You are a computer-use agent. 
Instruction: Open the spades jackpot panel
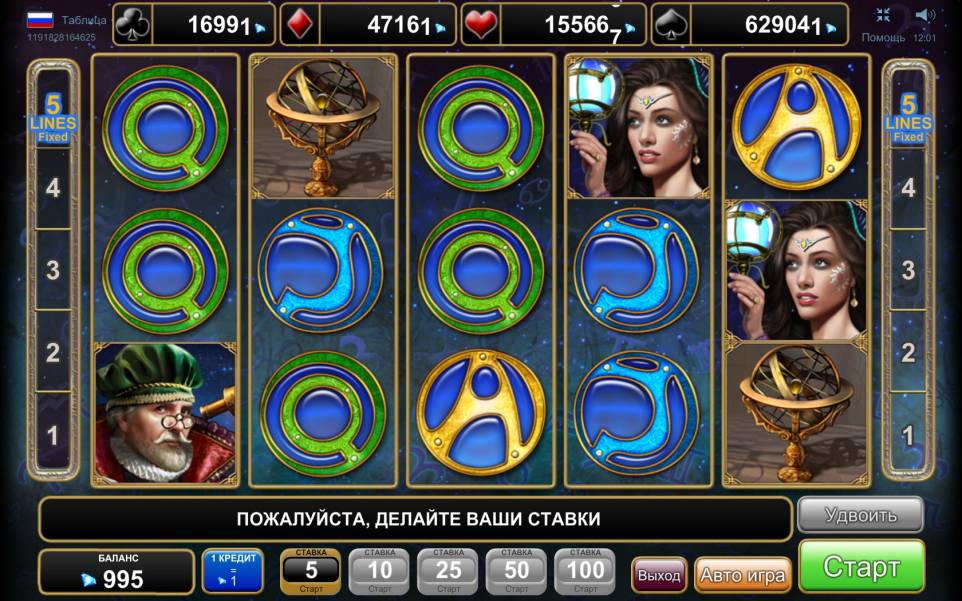pyautogui.click(x=748, y=24)
